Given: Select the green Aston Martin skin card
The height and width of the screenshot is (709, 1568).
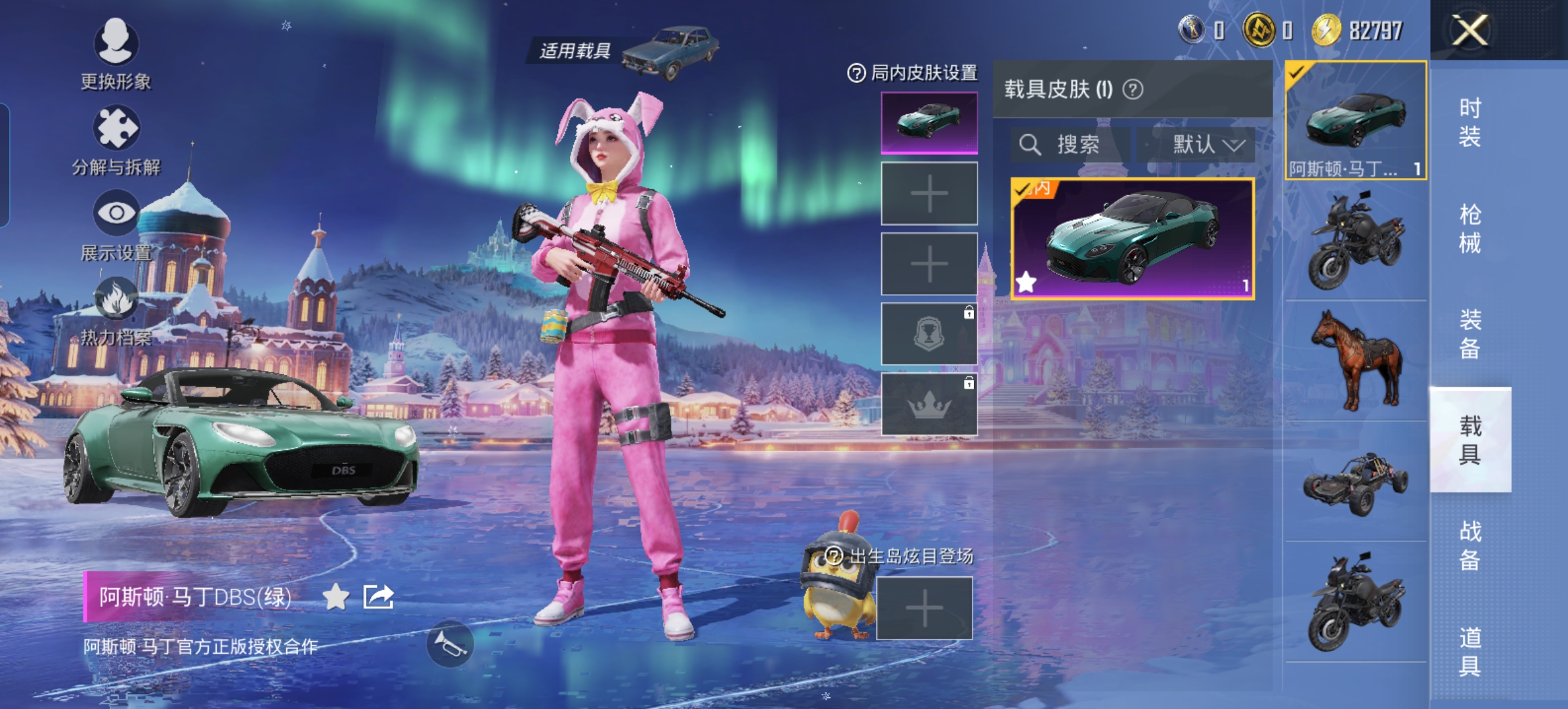Looking at the screenshot, I should click(x=1133, y=239).
